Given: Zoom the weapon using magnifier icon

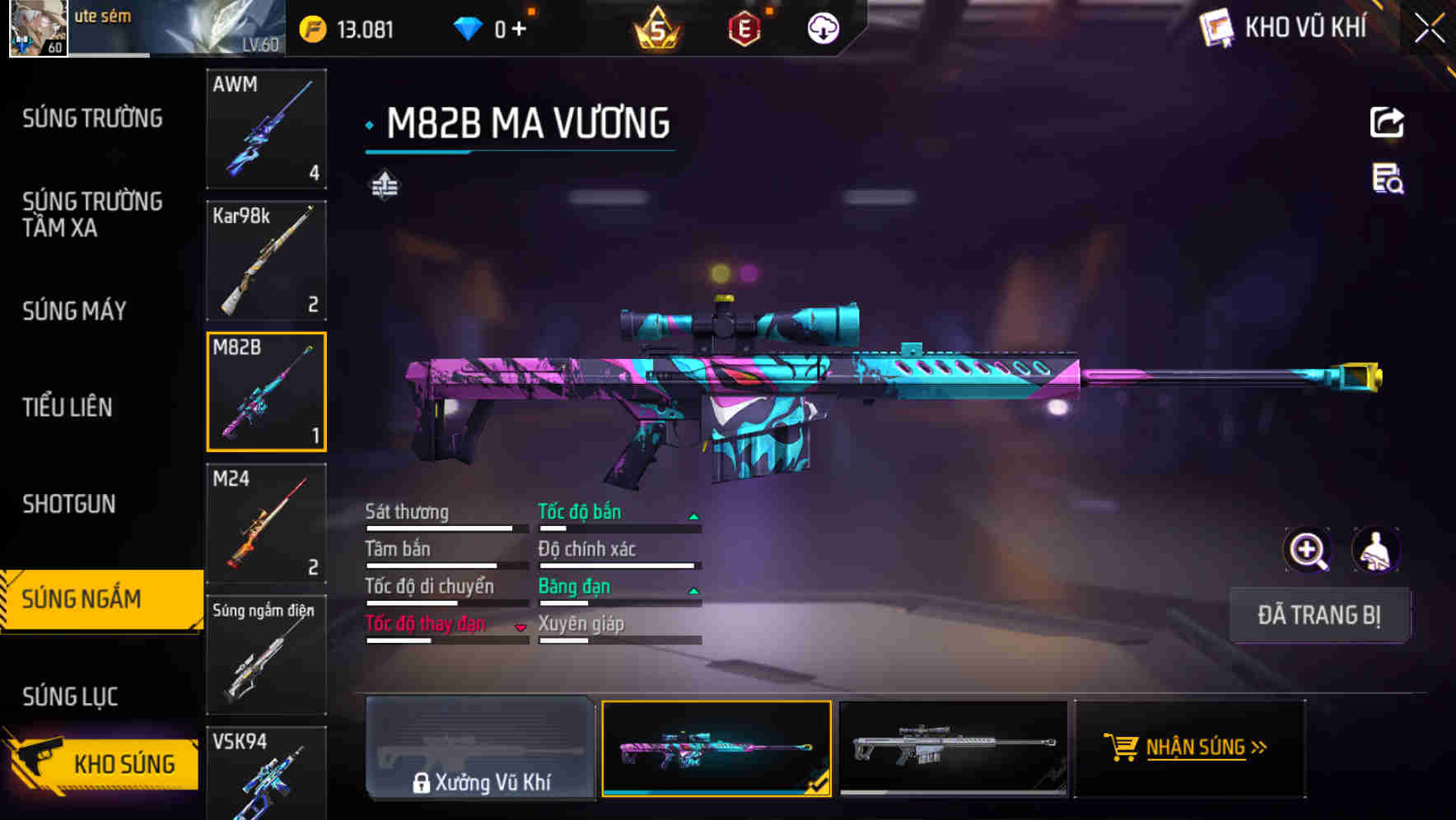Looking at the screenshot, I should click(x=1308, y=550).
